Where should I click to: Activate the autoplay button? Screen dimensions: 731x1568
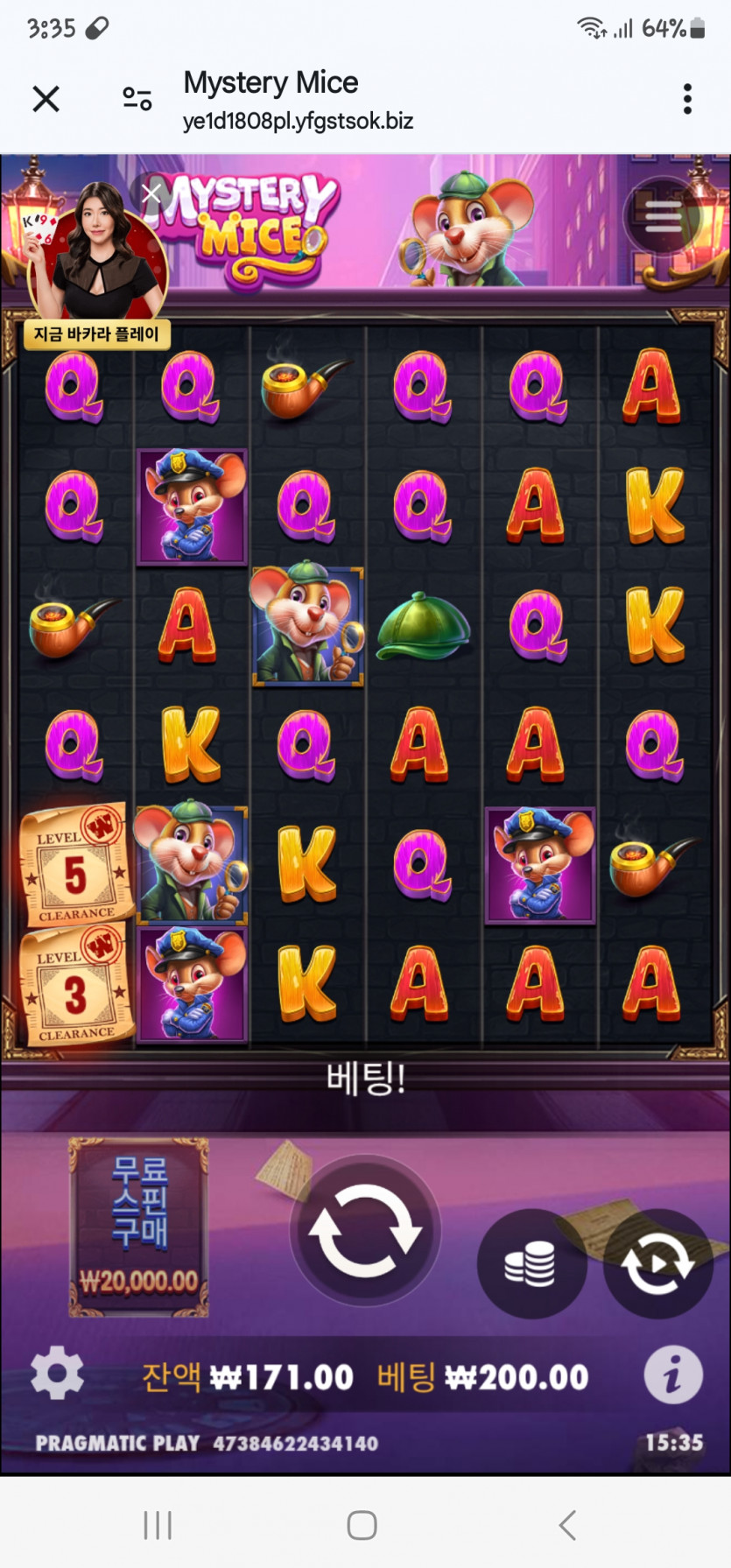(657, 1263)
